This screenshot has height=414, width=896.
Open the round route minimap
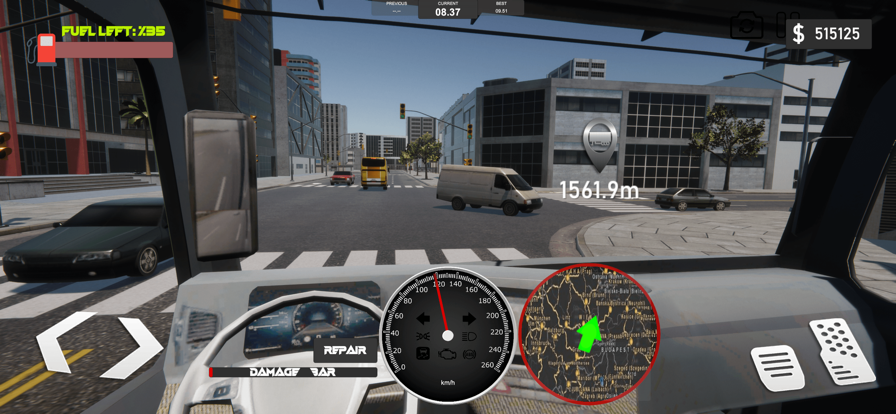point(589,334)
